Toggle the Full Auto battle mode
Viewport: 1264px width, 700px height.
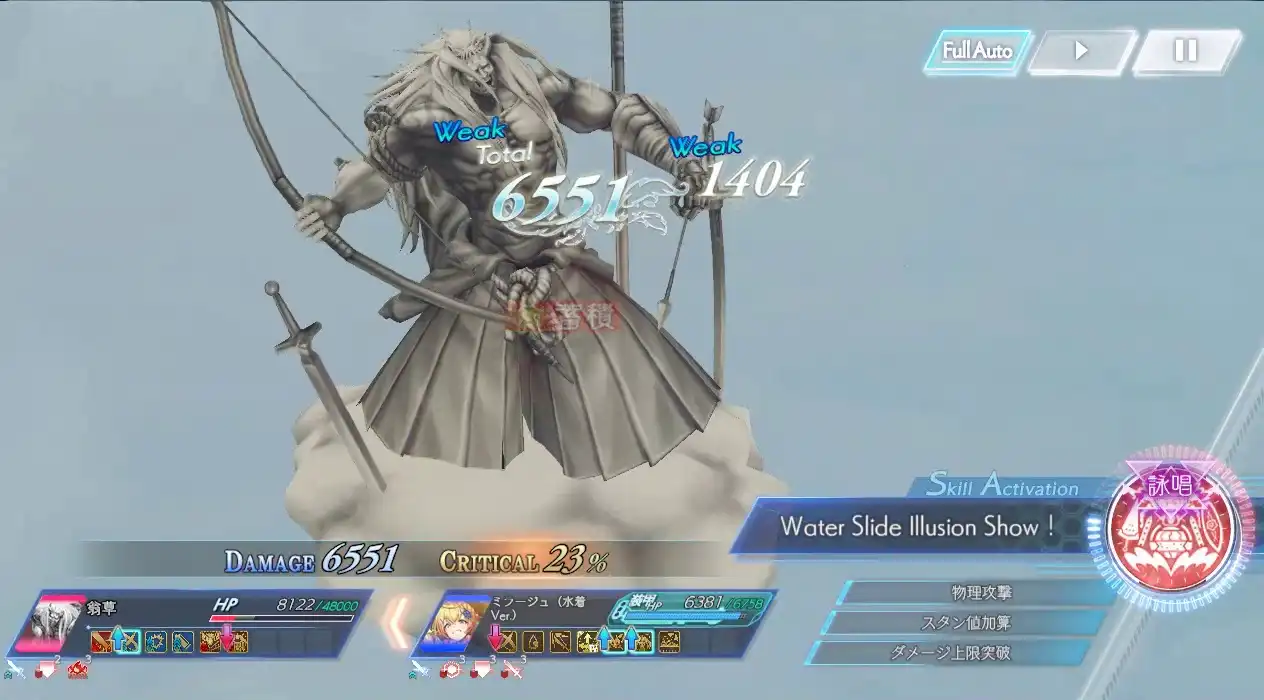coord(977,51)
